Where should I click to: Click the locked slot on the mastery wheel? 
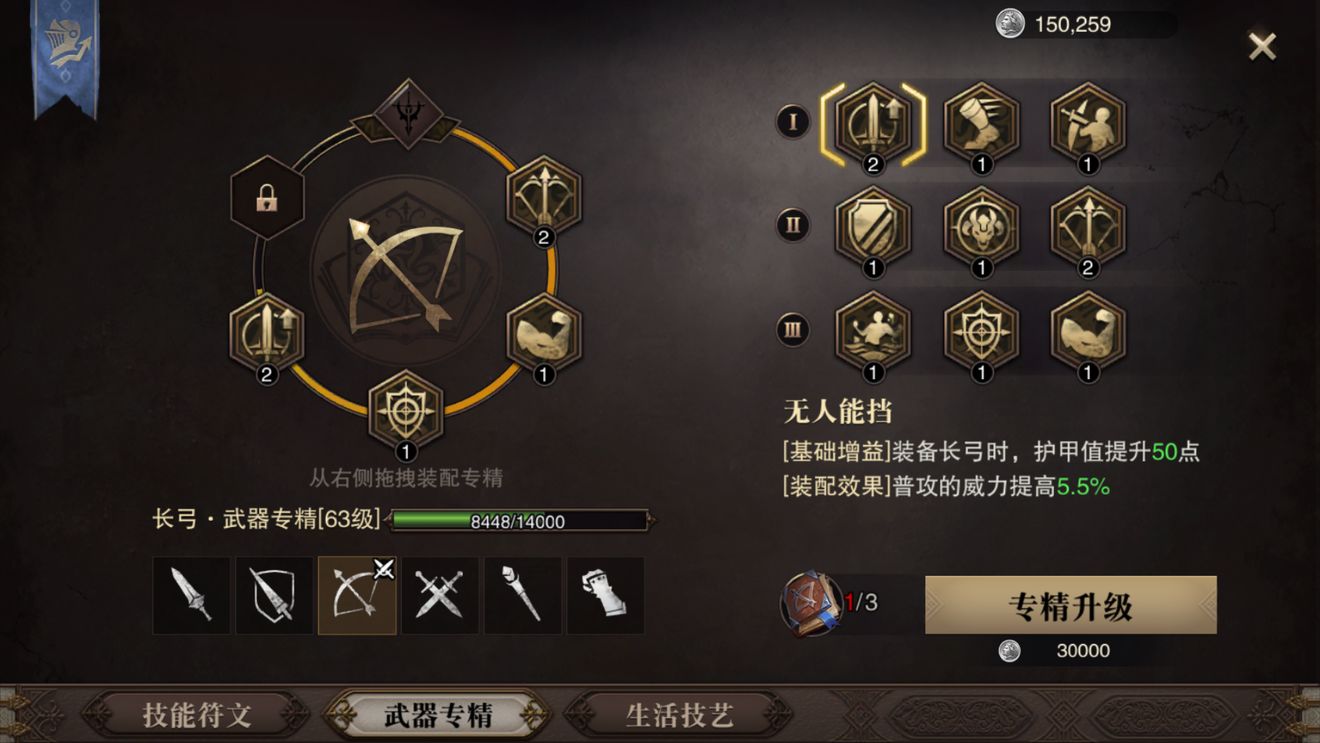[x=265, y=198]
